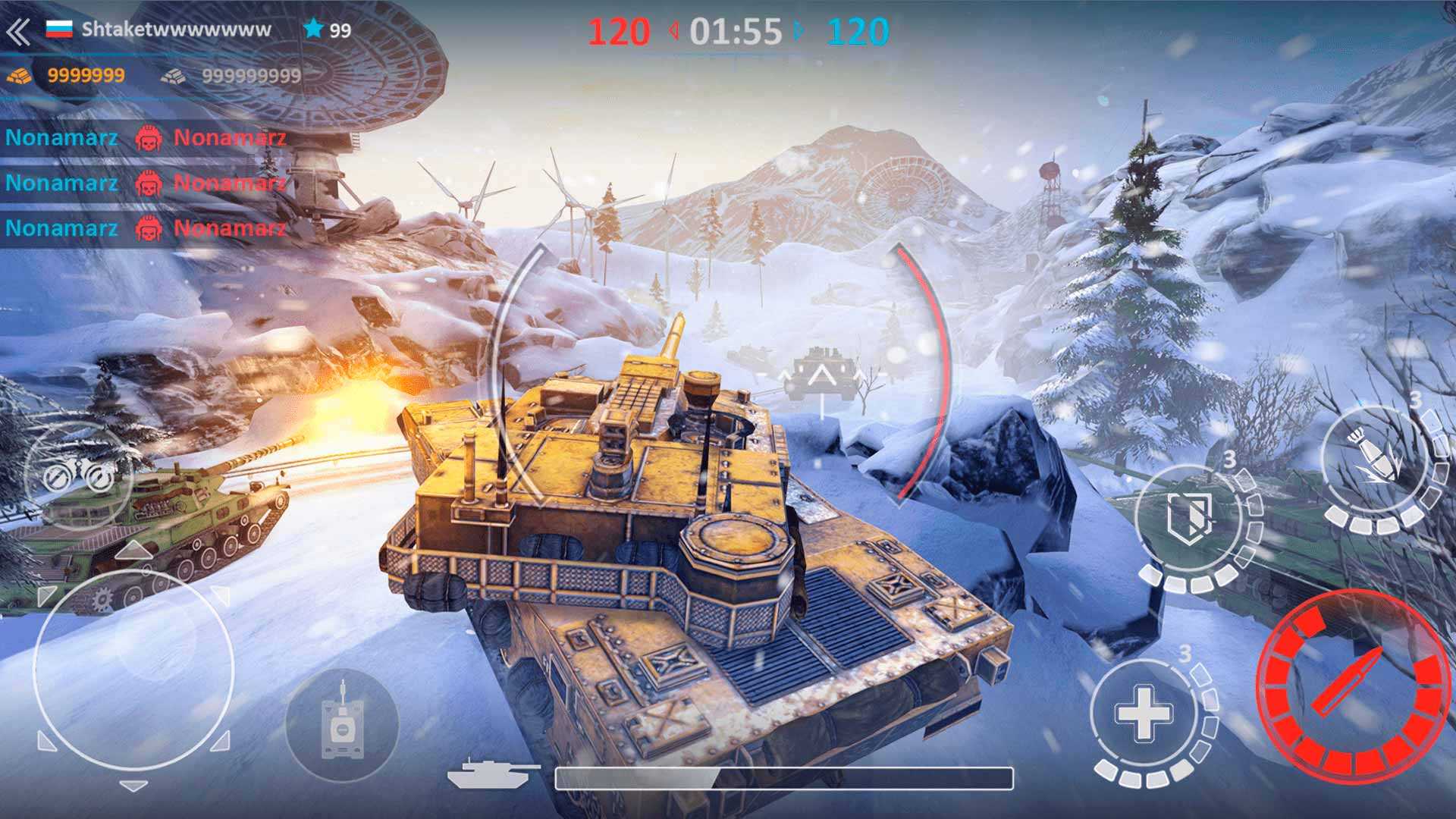The image size is (1456, 819).
Task: Tap the double-chevron back arrow
Action: click(18, 32)
